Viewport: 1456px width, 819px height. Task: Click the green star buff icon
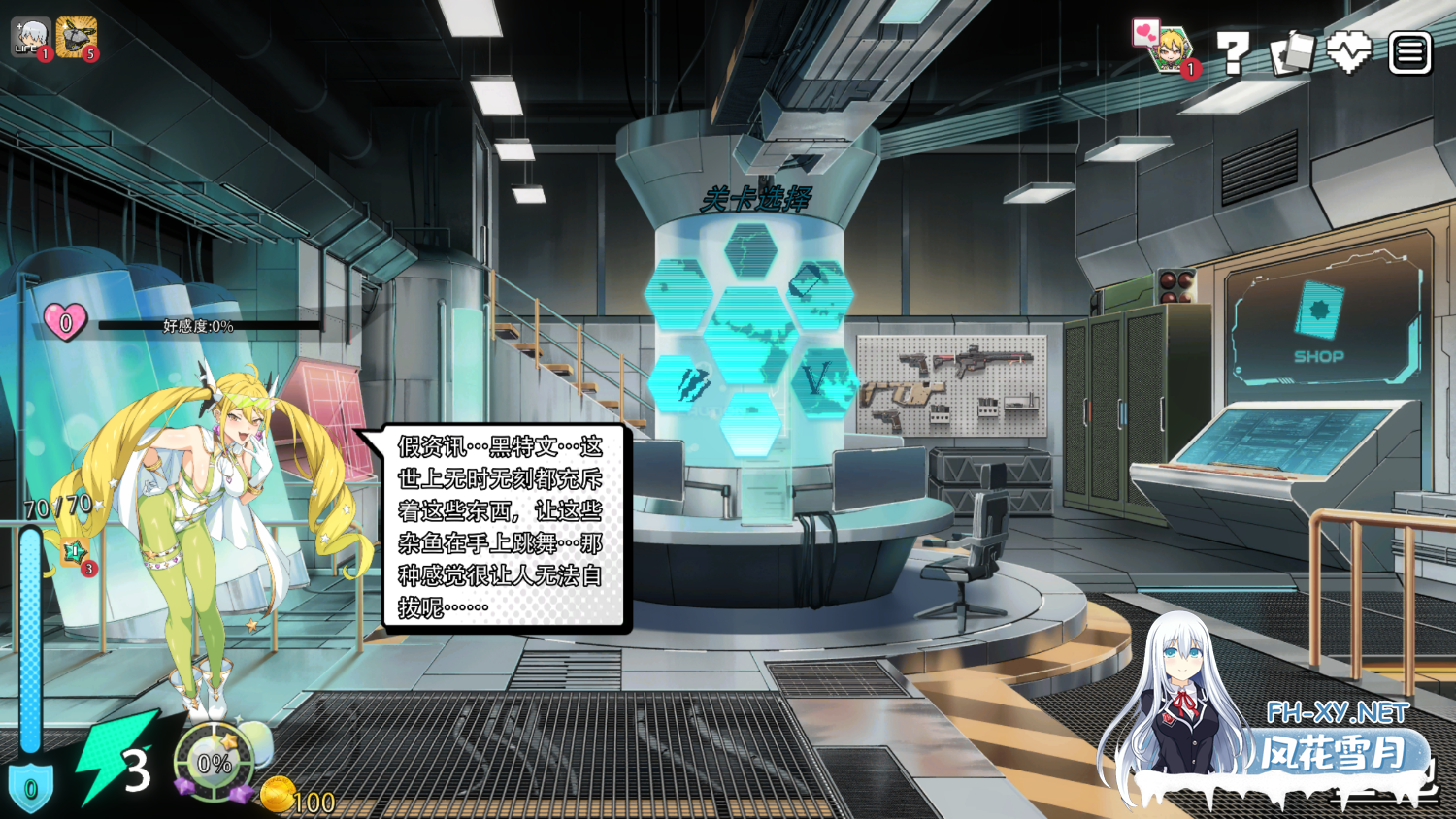point(75,553)
